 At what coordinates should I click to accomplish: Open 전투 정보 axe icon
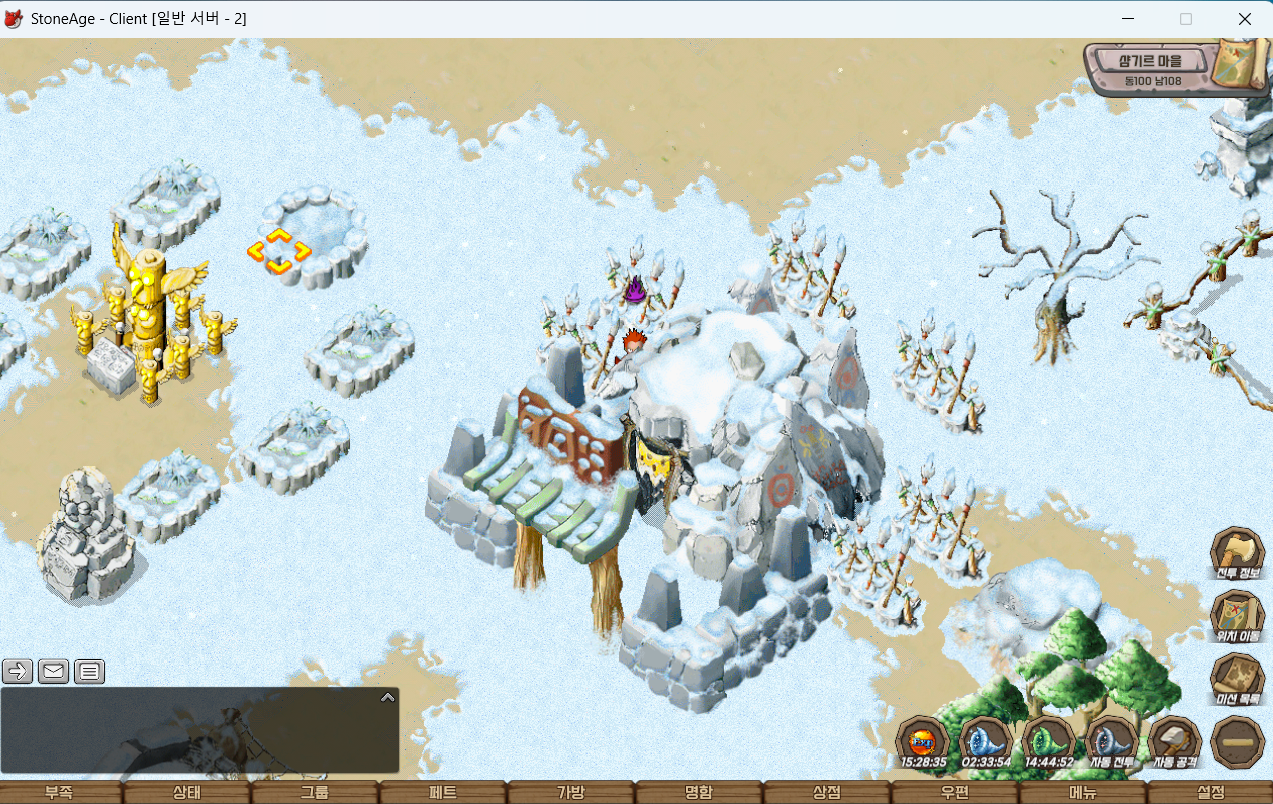[1237, 551]
